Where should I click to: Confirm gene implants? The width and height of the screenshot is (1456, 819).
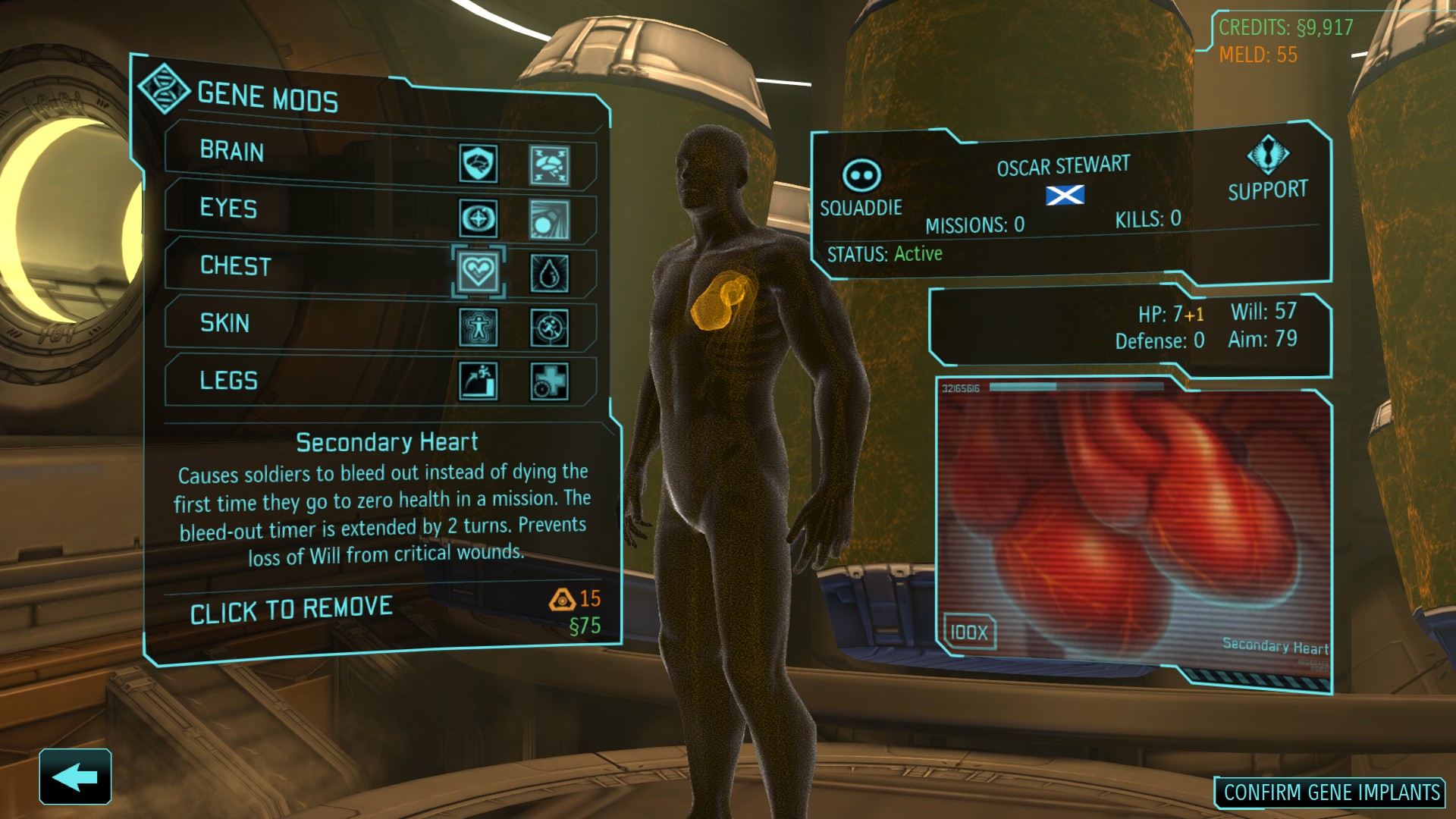pos(1331,792)
